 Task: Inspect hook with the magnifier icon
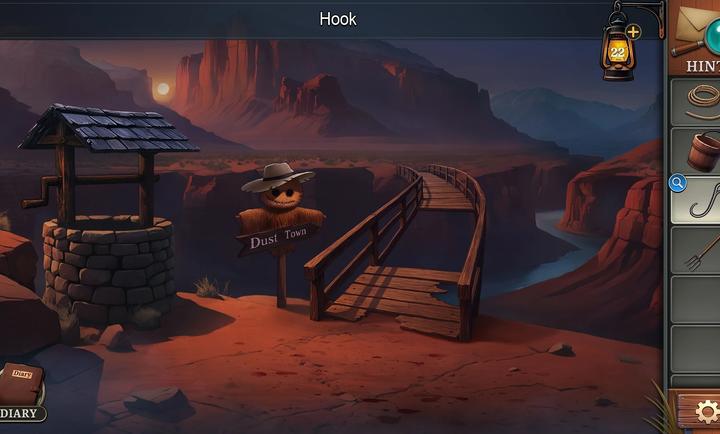(677, 183)
